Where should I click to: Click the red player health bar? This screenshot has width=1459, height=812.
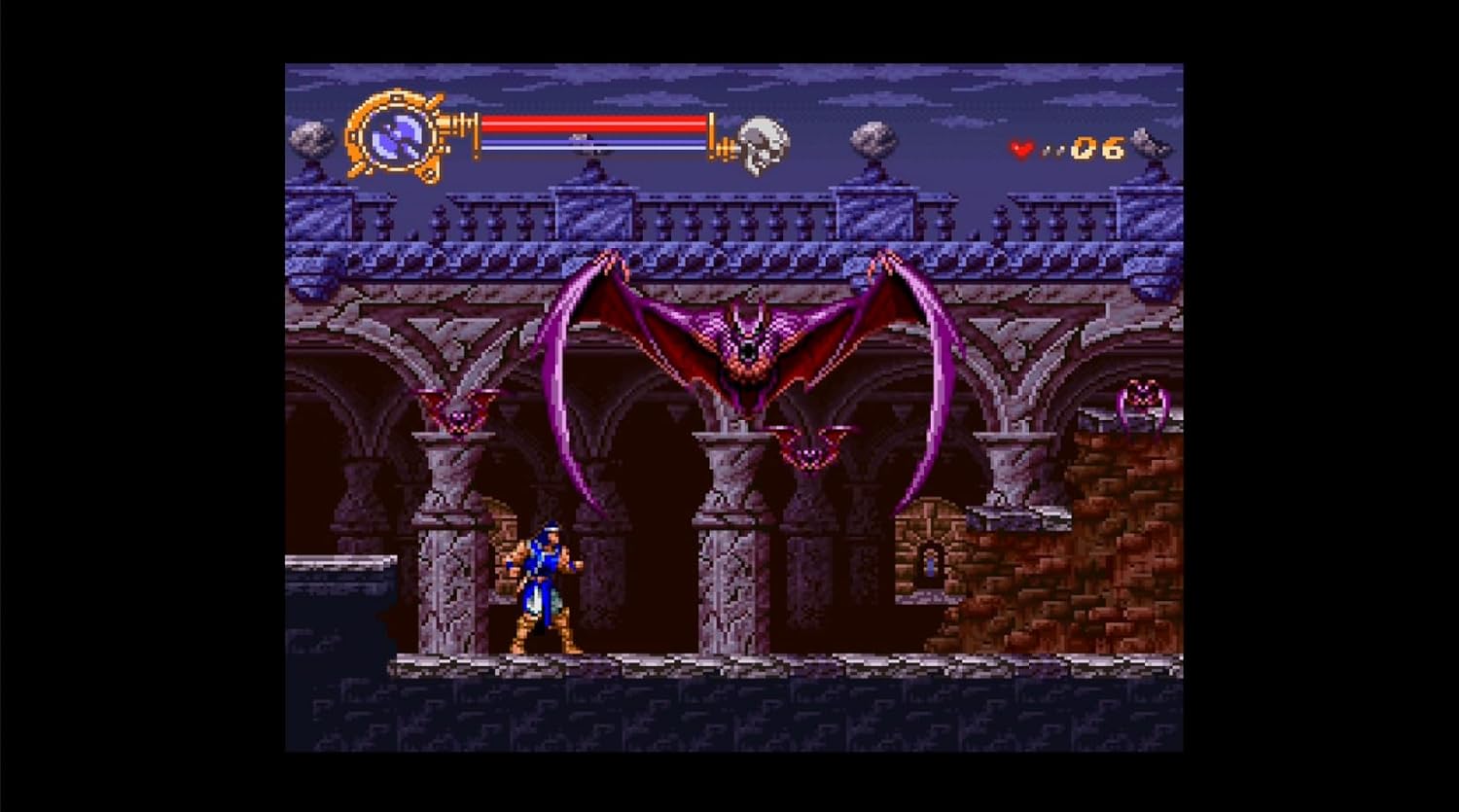593,124
